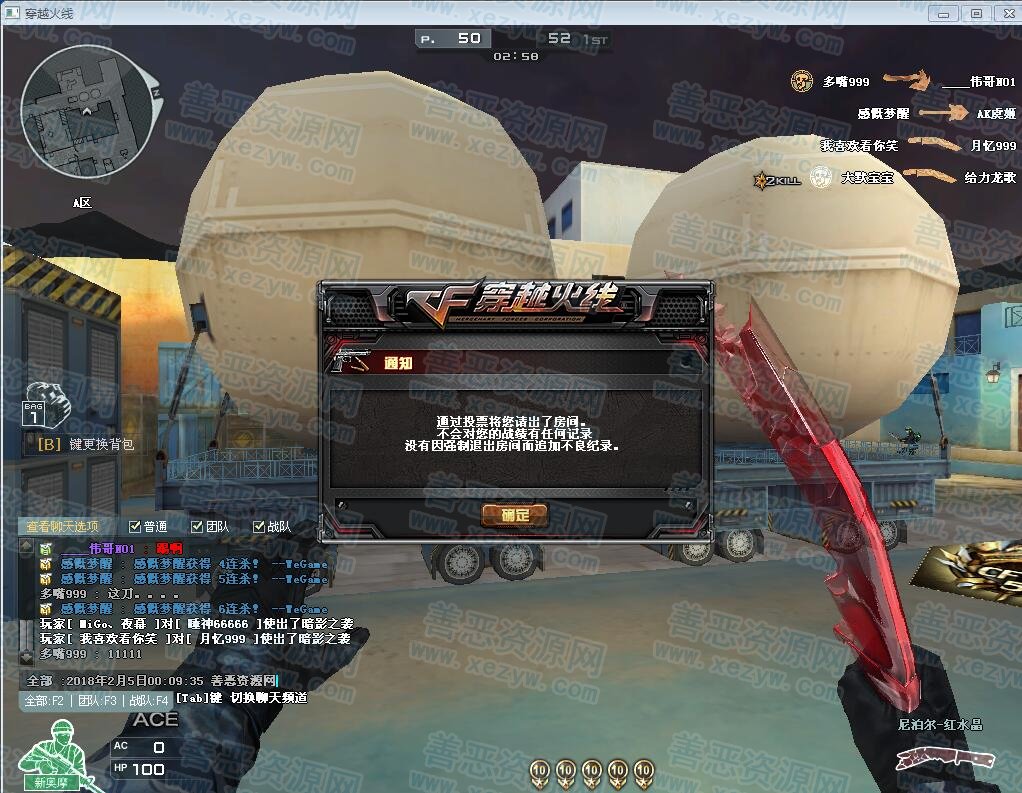
Task: Switch chat channel to 全部
Action: pos(44,700)
